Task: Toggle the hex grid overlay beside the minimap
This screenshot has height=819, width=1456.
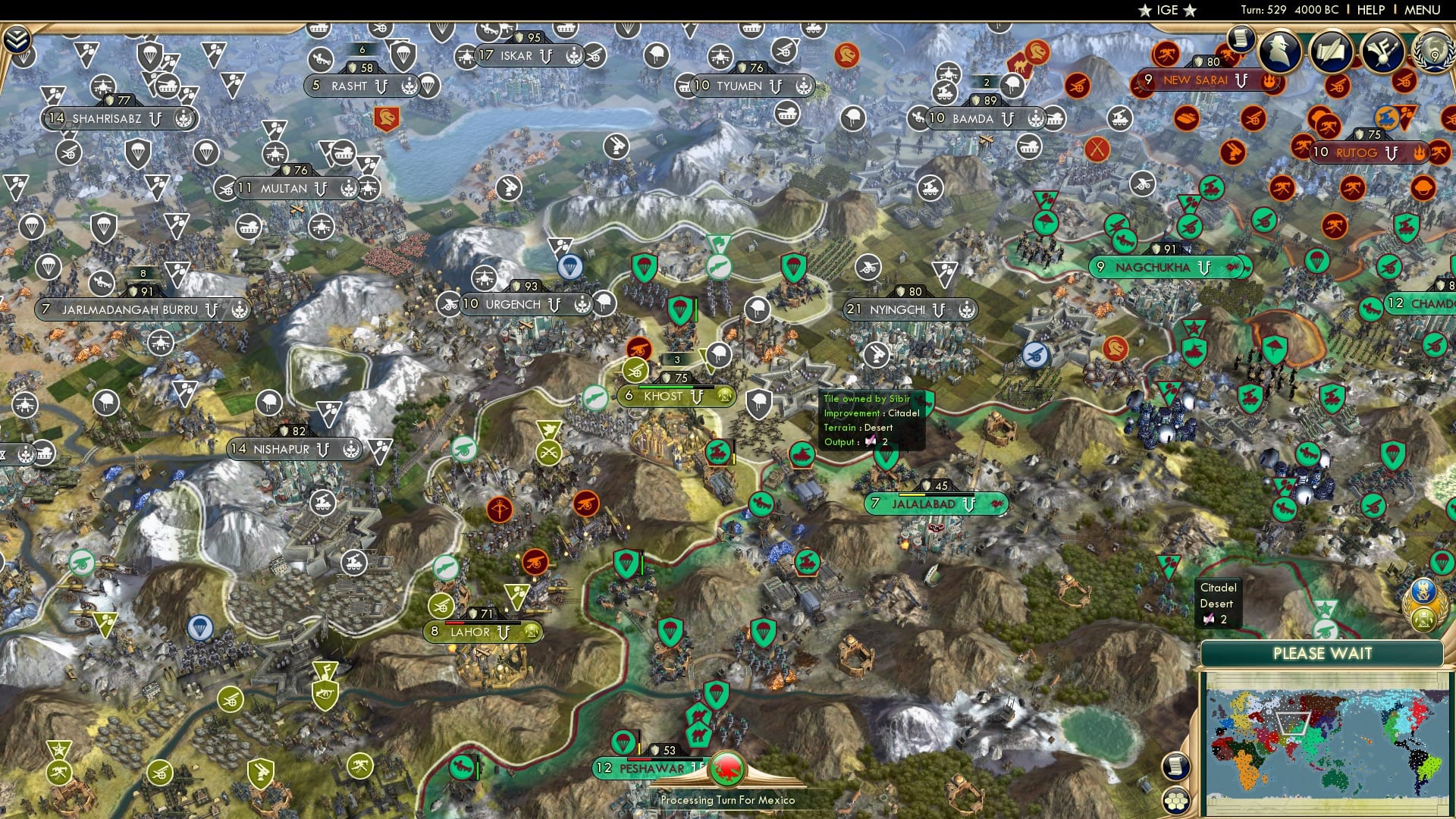Action: [x=1175, y=802]
